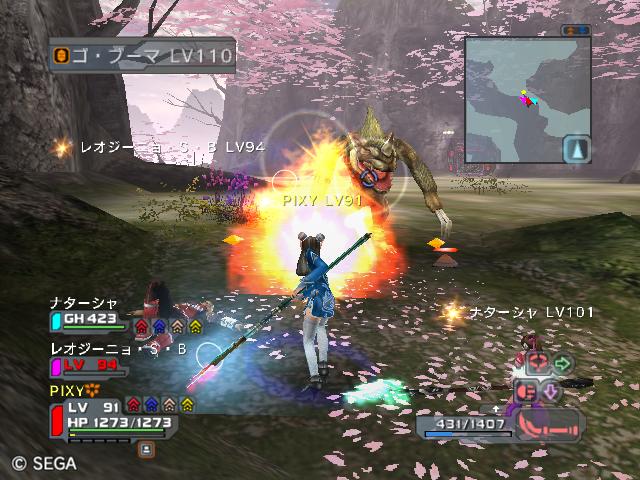Click Natasha's red attack buff icon
The width and height of the screenshot is (640, 480).
(142, 324)
